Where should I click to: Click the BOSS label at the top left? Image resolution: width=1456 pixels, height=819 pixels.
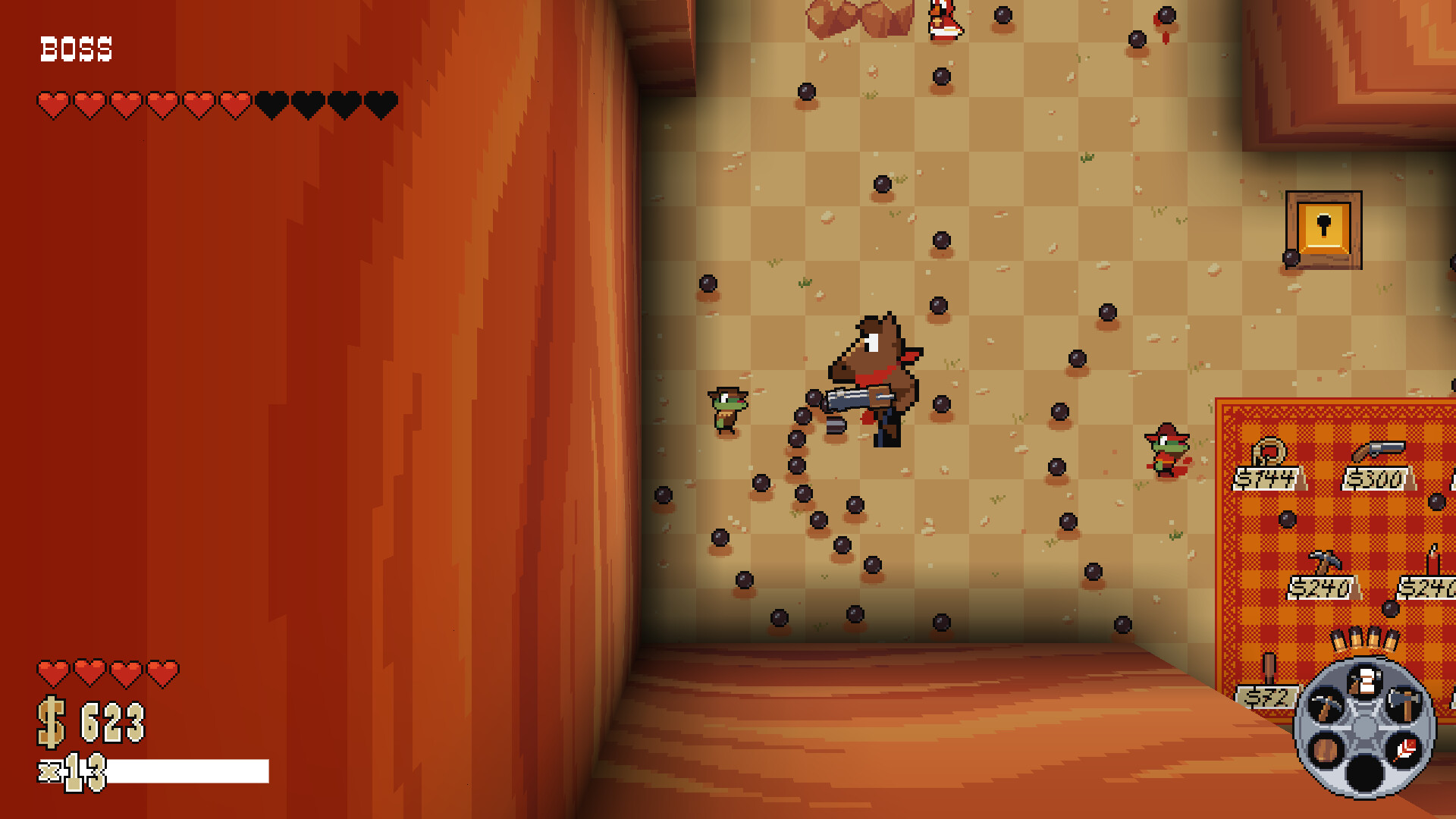pos(76,49)
